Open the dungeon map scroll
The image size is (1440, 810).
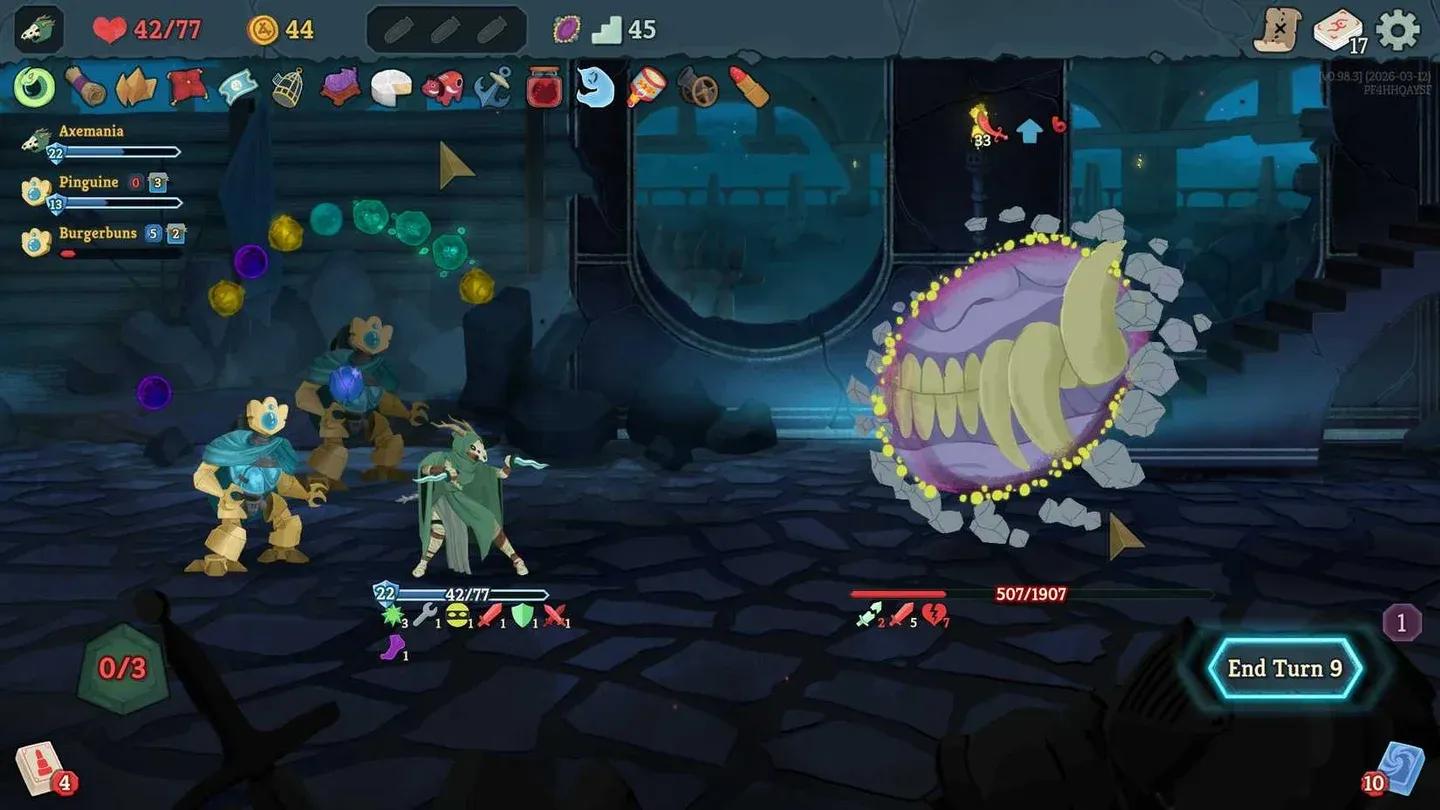1280,30
